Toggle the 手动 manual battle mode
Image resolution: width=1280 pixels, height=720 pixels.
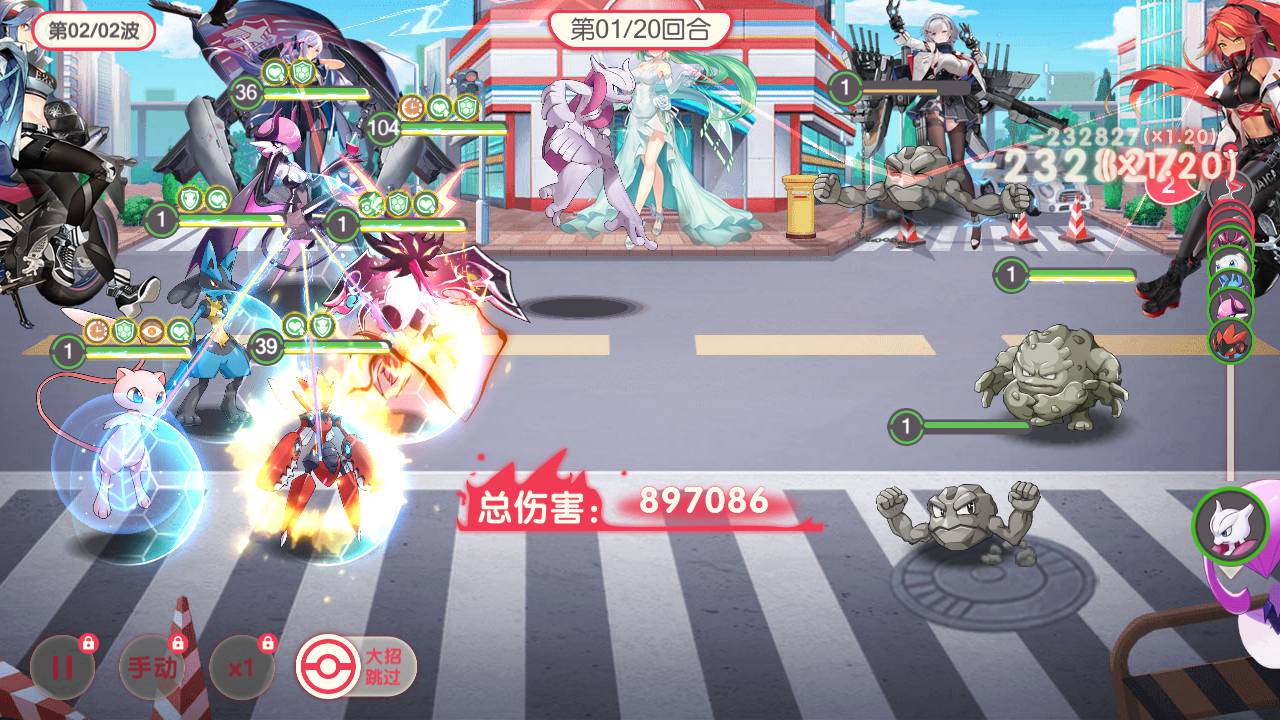152,667
